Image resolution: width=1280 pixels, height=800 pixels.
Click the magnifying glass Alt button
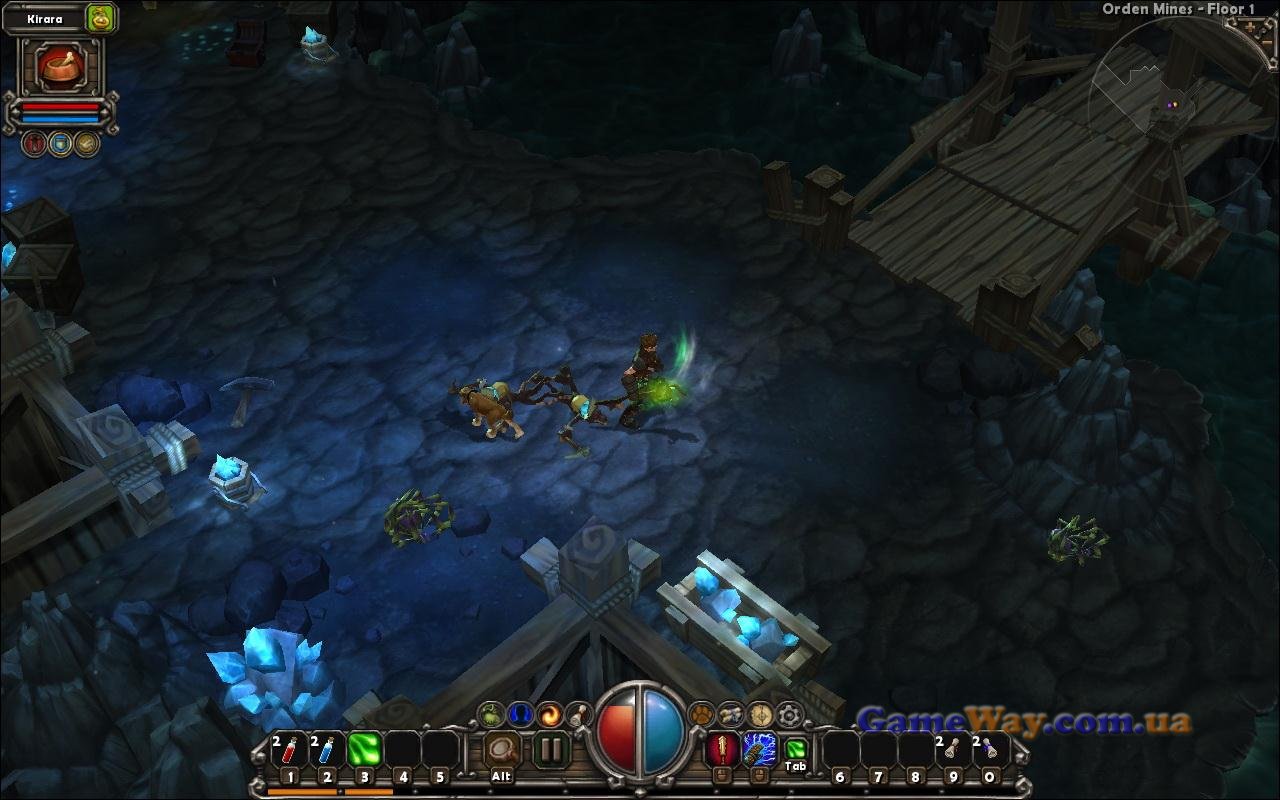coord(502,750)
